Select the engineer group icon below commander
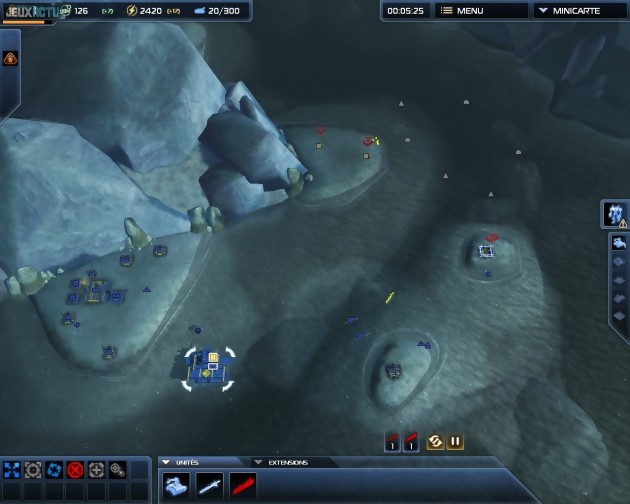 click(x=619, y=243)
